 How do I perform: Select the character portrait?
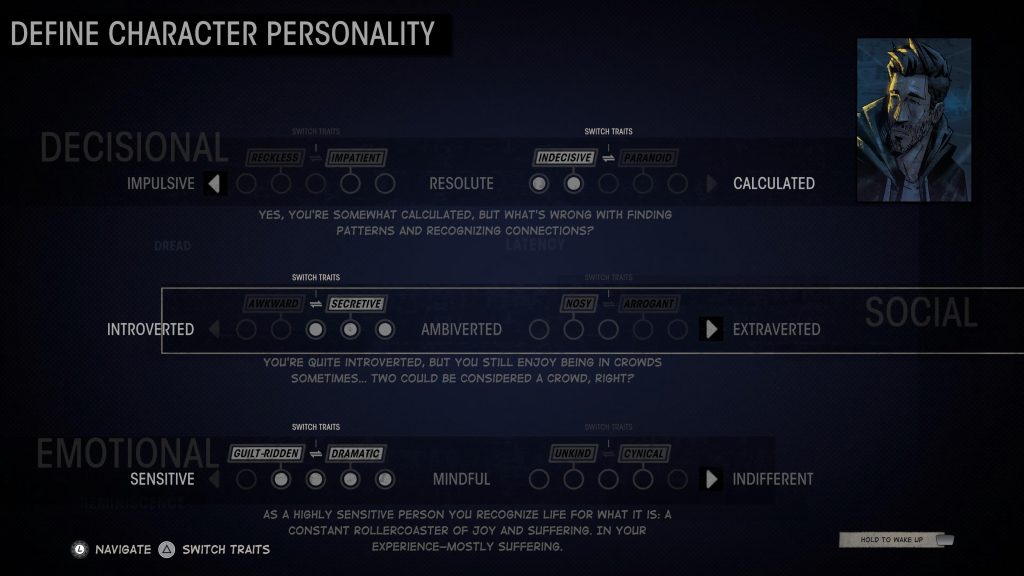[x=913, y=120]
